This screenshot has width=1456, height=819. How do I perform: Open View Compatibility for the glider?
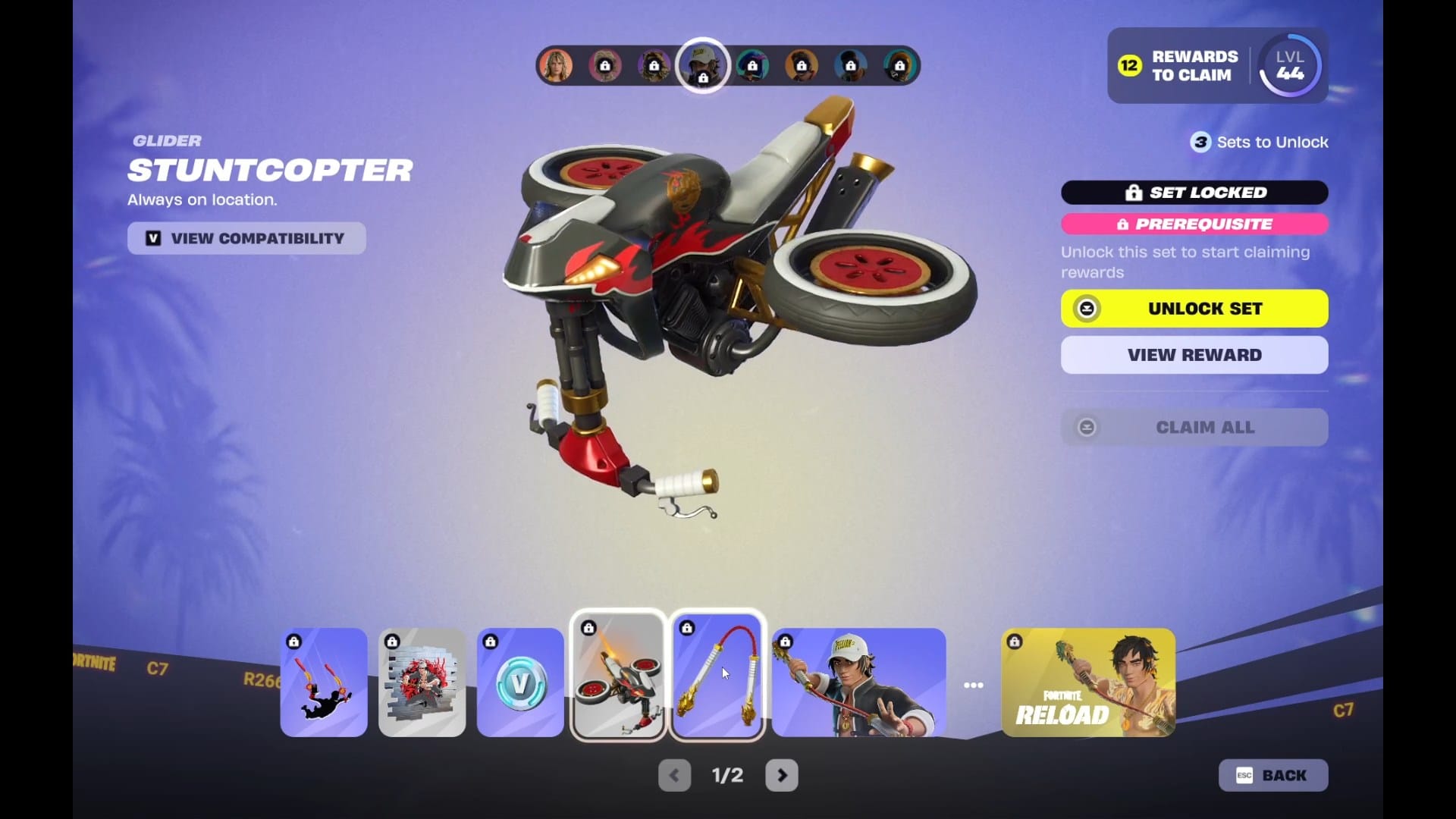[x=246, y=238]
